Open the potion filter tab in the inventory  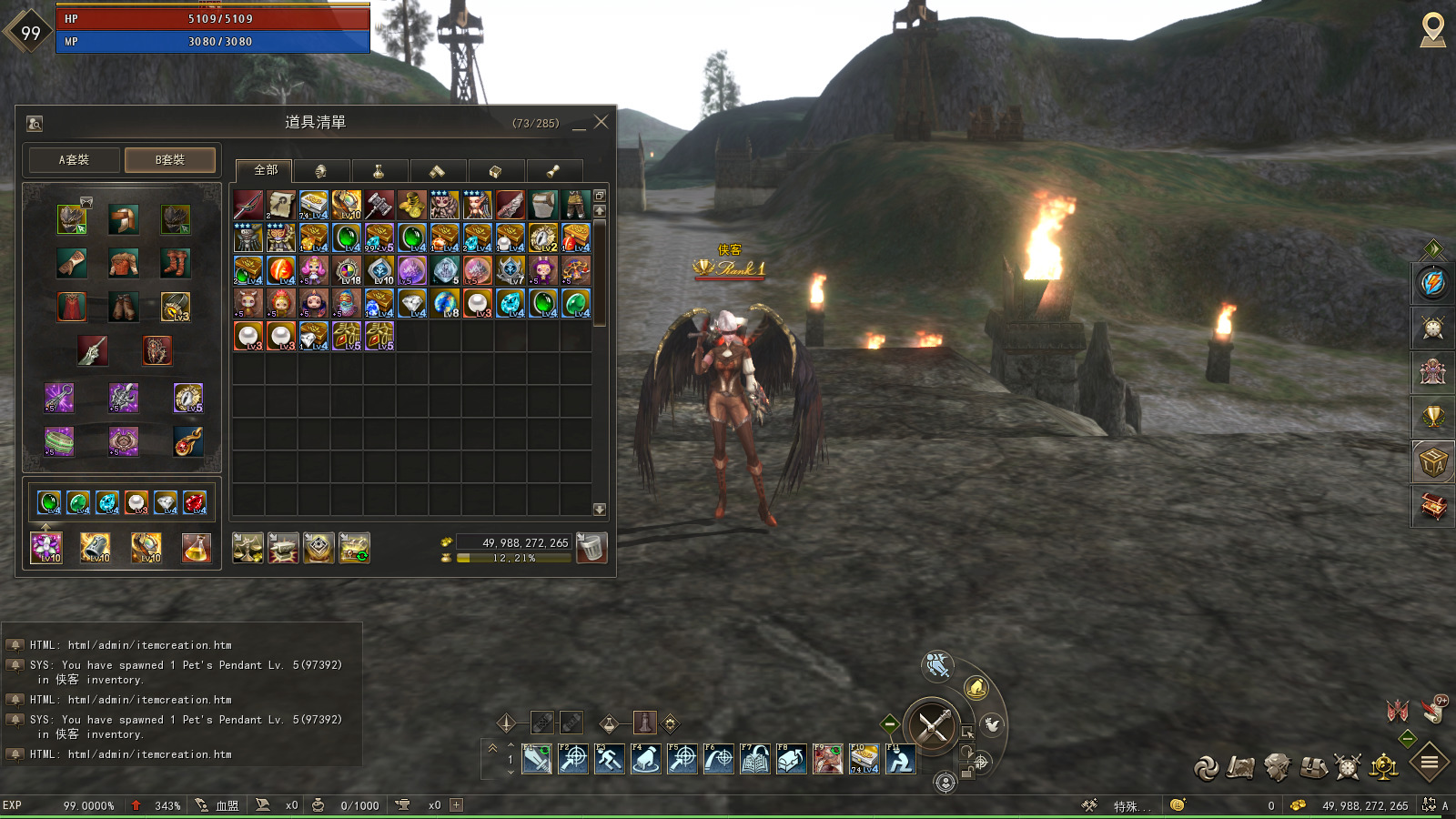tap(379, 171)
